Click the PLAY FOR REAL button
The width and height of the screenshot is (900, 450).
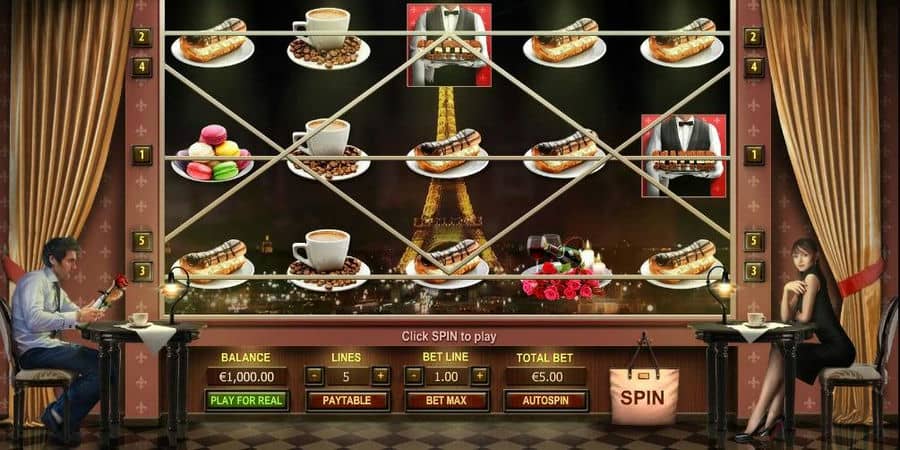[x=247, y=400]
